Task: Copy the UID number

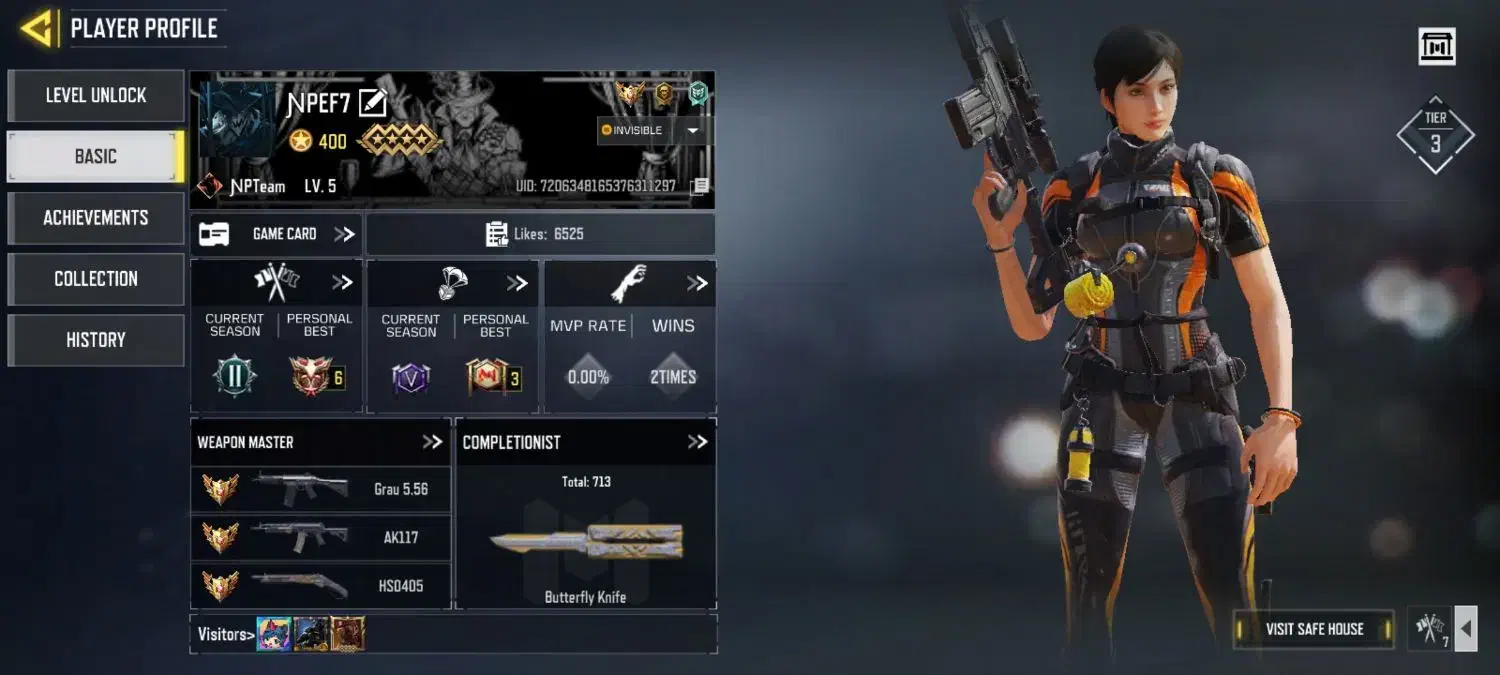Action: 700,186
